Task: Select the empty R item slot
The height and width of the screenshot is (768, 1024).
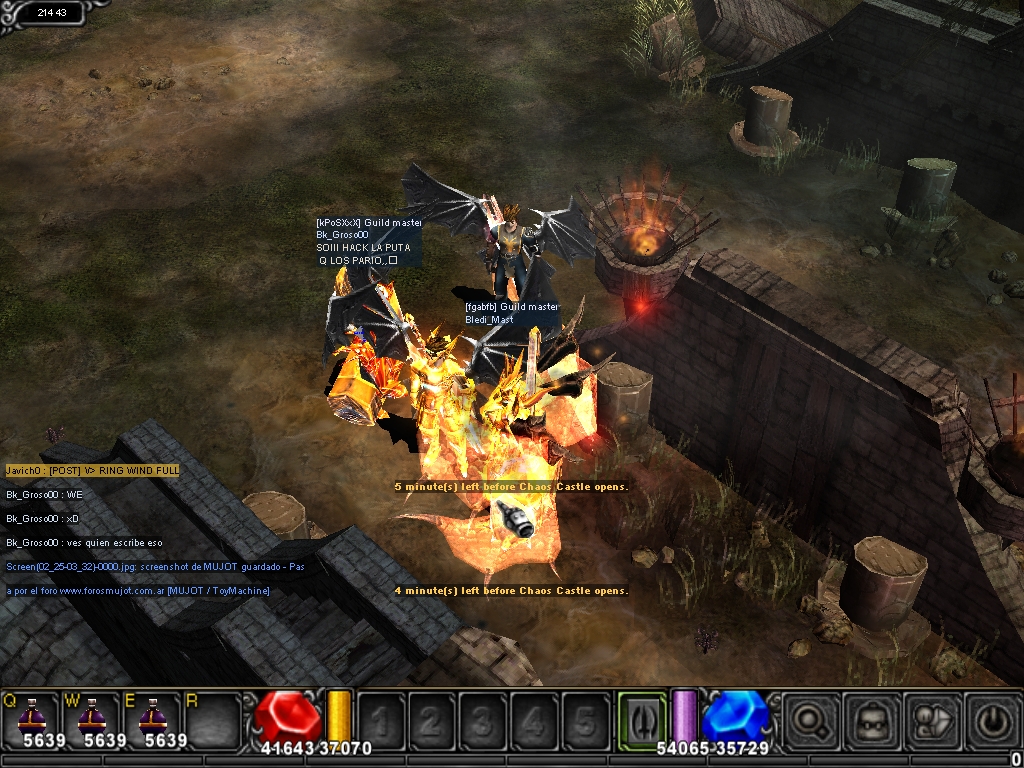Action: pos(212,718)
